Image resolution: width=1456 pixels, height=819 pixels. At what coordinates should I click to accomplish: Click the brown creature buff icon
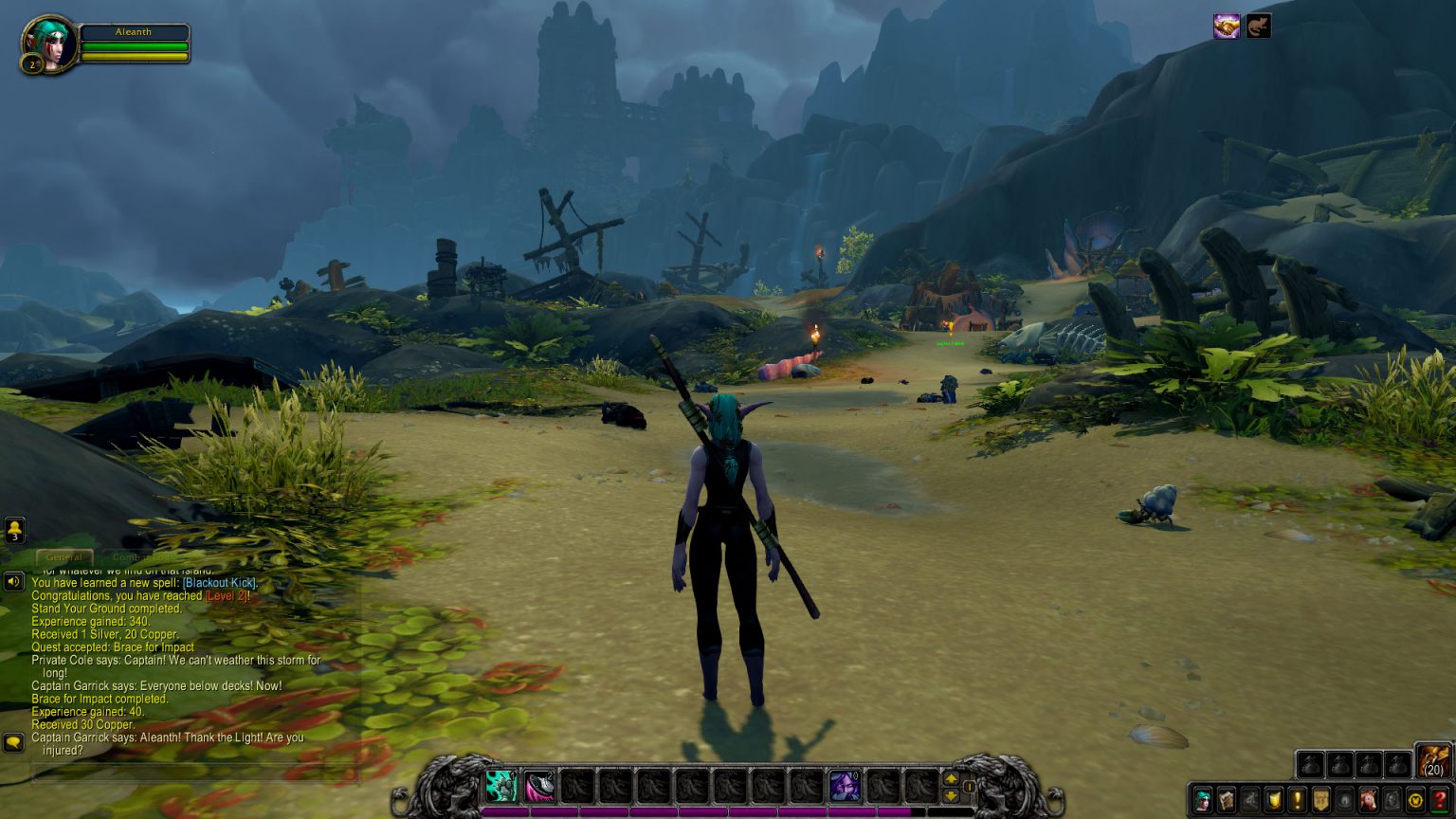(1258, 27)
